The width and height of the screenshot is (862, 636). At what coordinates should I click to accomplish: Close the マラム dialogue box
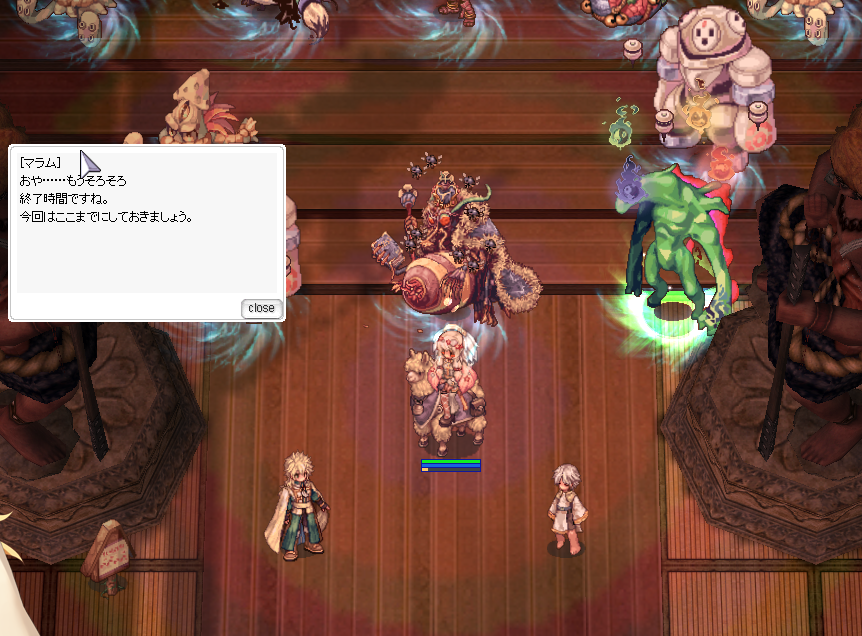(261, 308)
